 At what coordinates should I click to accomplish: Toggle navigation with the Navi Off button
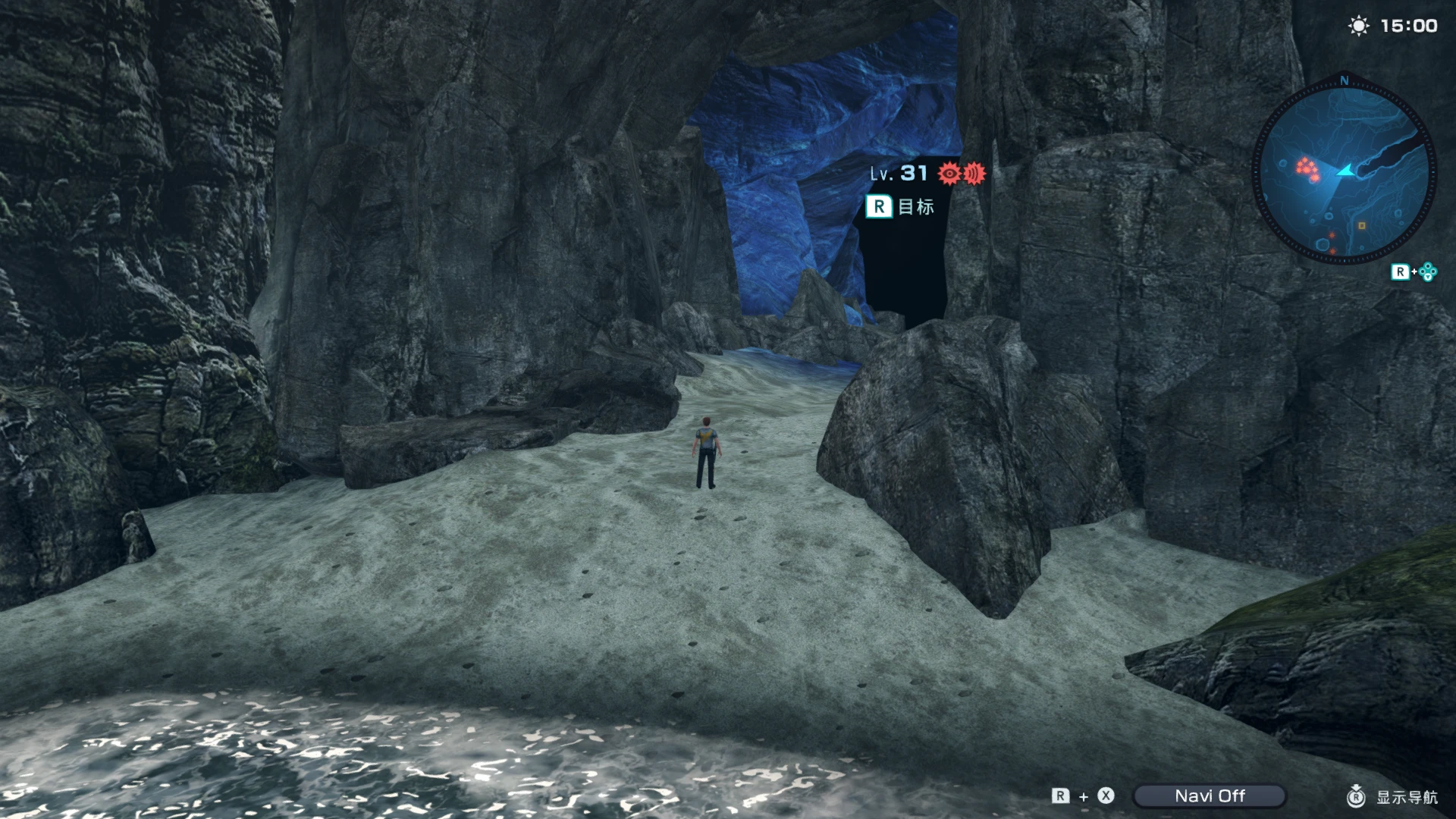(x=1210, y=796)
